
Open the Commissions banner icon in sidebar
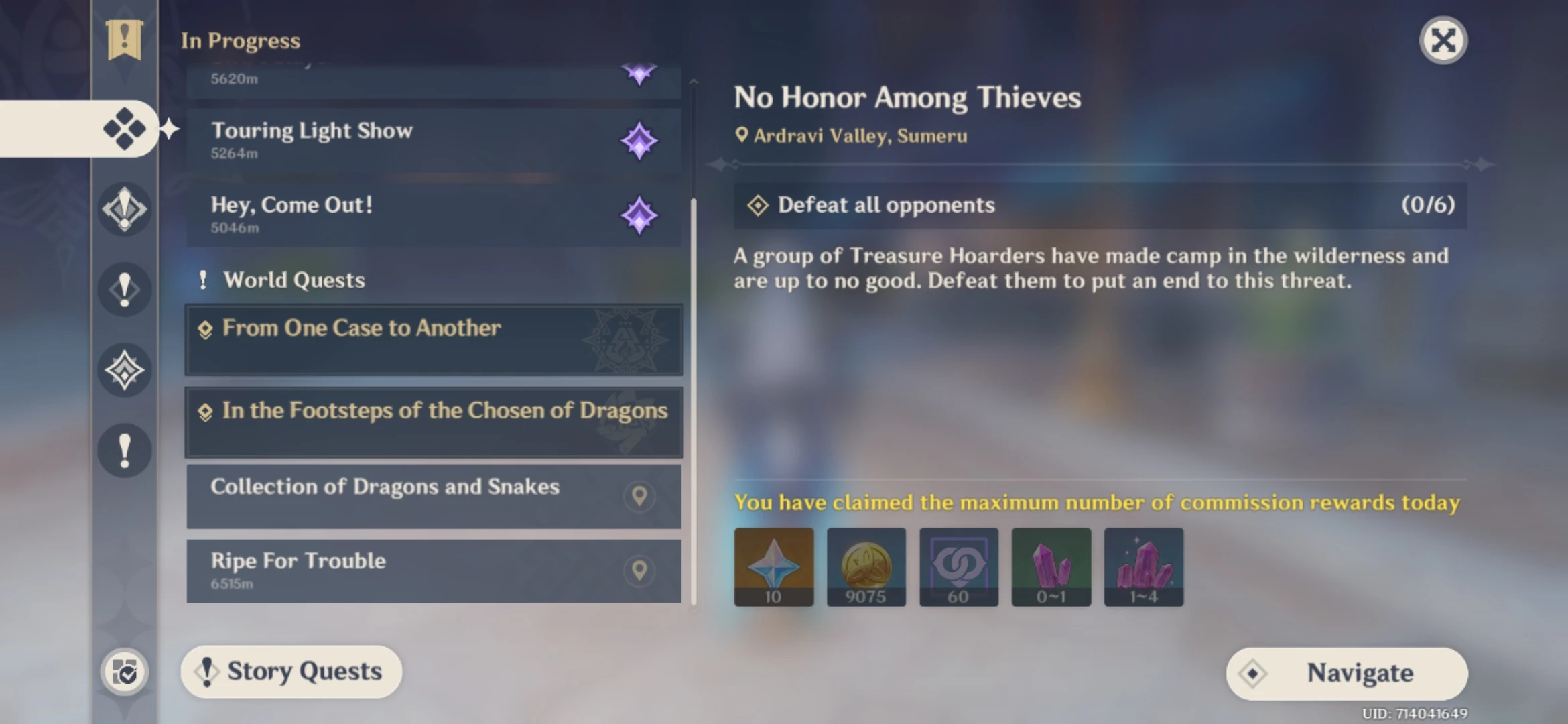[124, 40]
